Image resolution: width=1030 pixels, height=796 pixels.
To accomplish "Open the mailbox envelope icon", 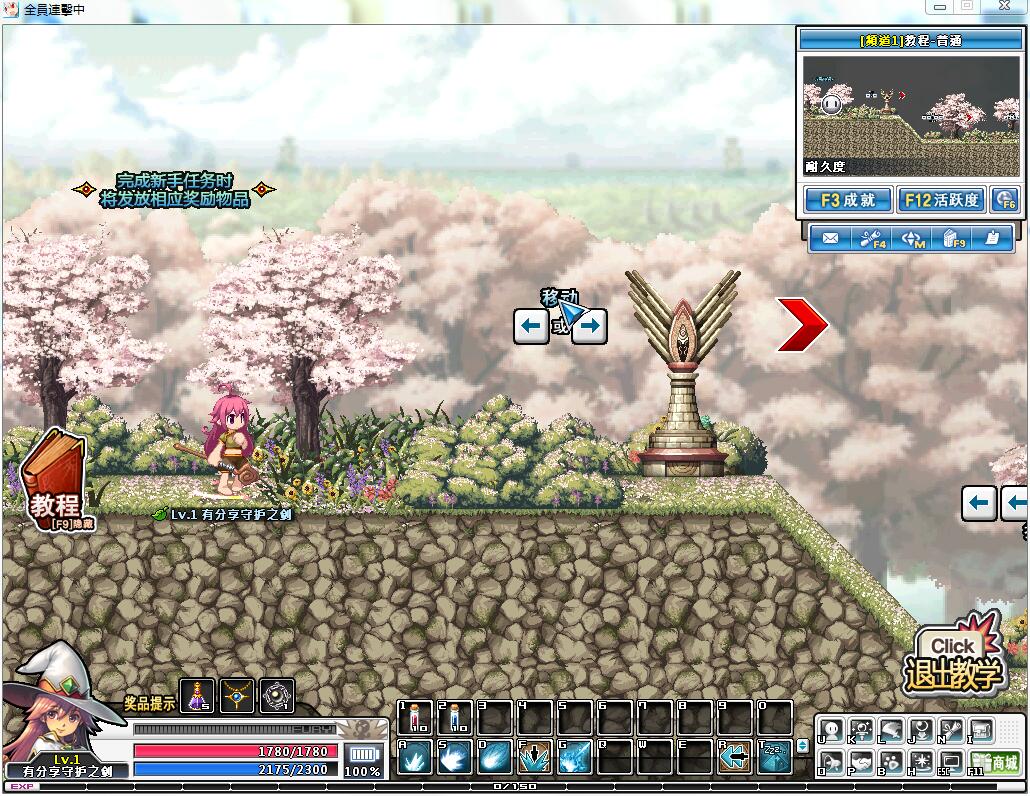I will pyautogui.click(x=829, y=239).
